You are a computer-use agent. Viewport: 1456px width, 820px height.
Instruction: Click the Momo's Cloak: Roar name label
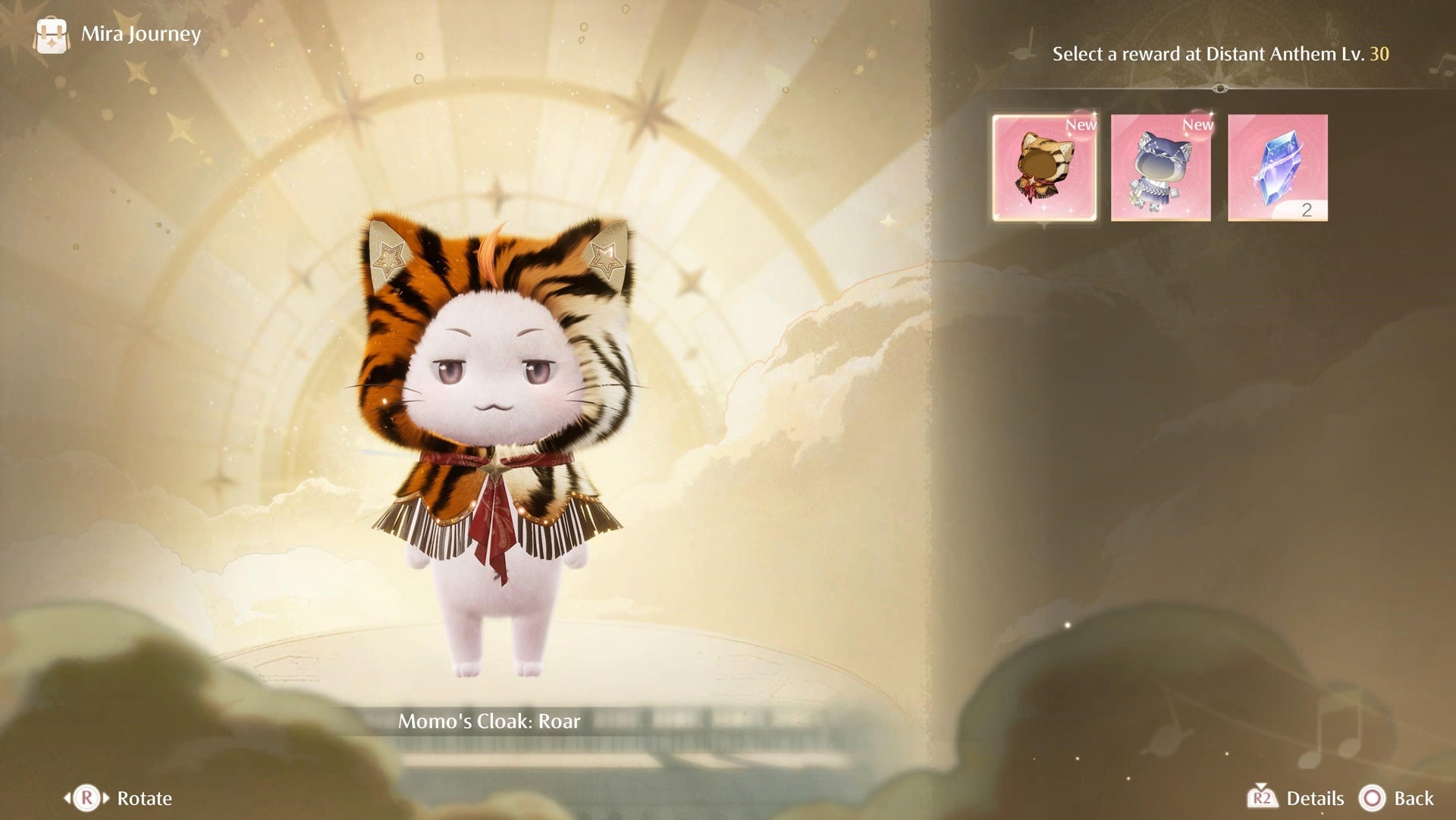pos(490,721)
